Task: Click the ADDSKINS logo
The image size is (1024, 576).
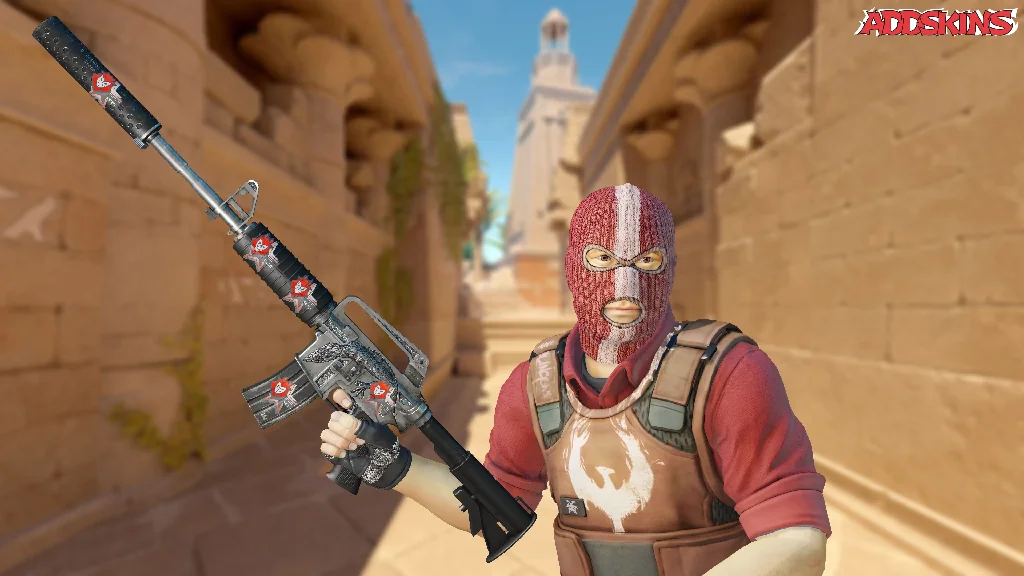Action: (935, 23)
